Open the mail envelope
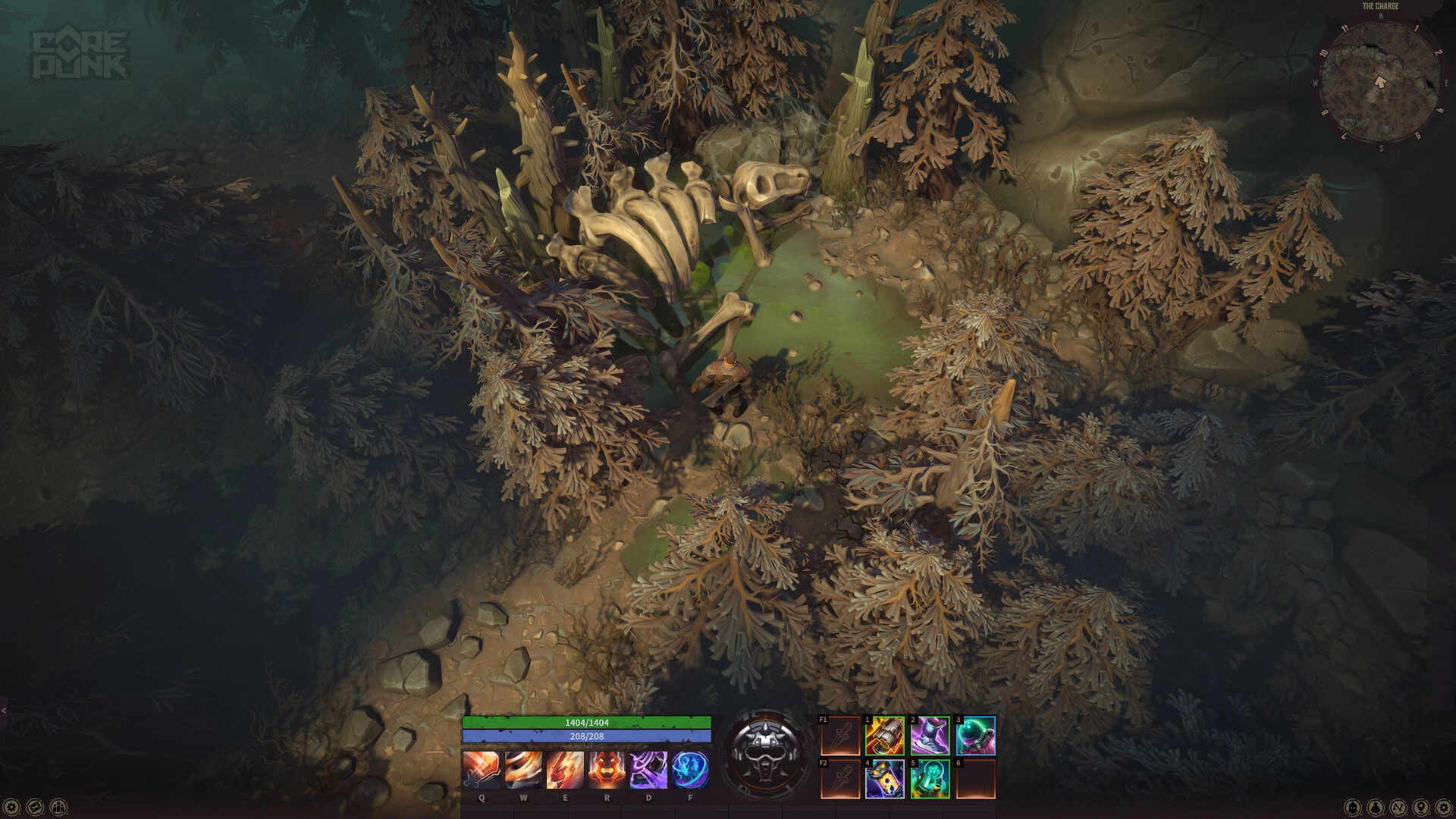This screenshot has width=1456, height=819. click(x=35, y=807)
